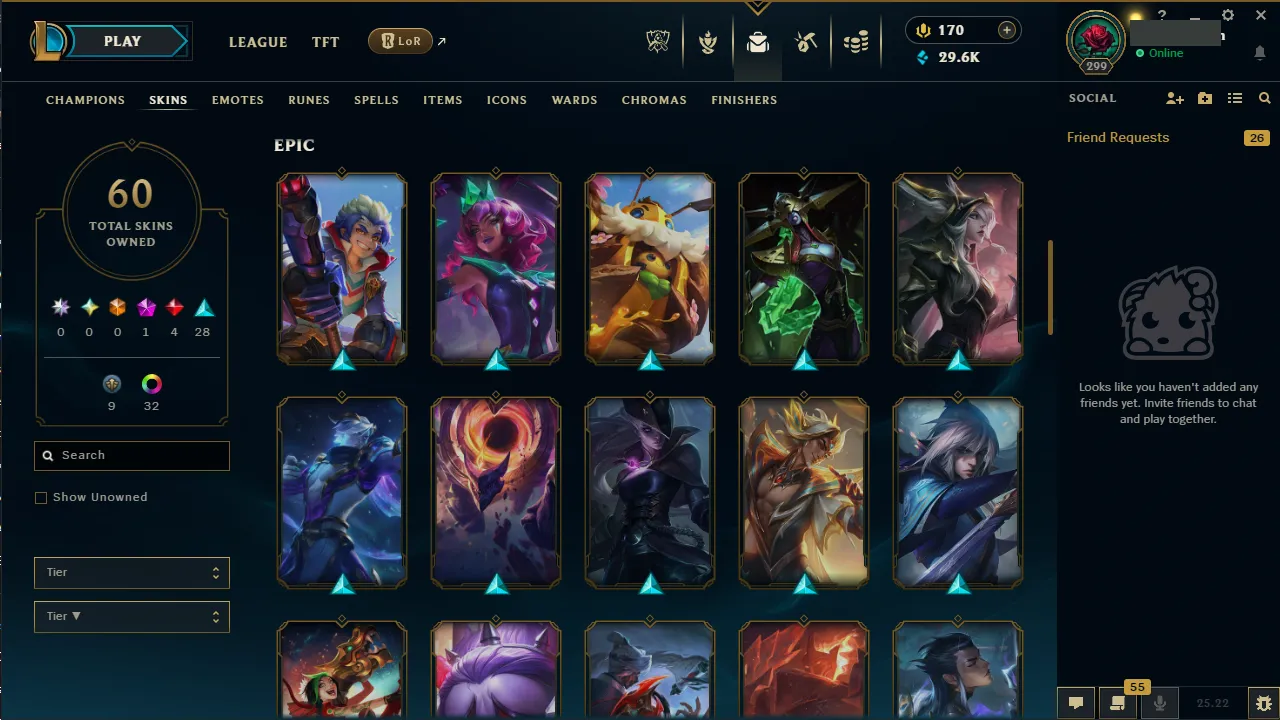The image size is (1280, 720).
Task: Mute your microphone for voice chat
Action: coord(1160,703)
